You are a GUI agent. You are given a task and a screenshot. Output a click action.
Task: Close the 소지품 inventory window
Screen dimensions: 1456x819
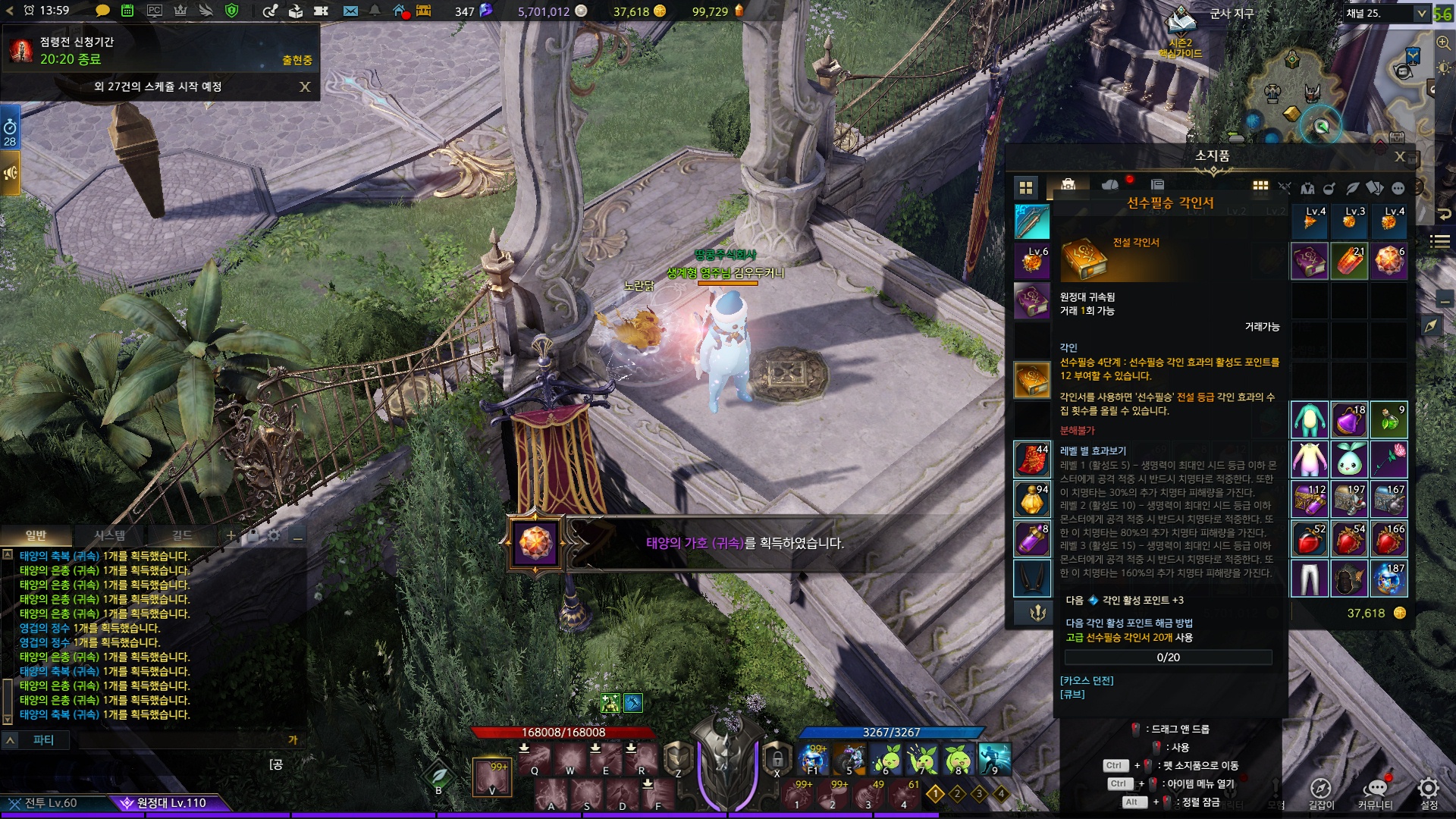pos(1400,157)
